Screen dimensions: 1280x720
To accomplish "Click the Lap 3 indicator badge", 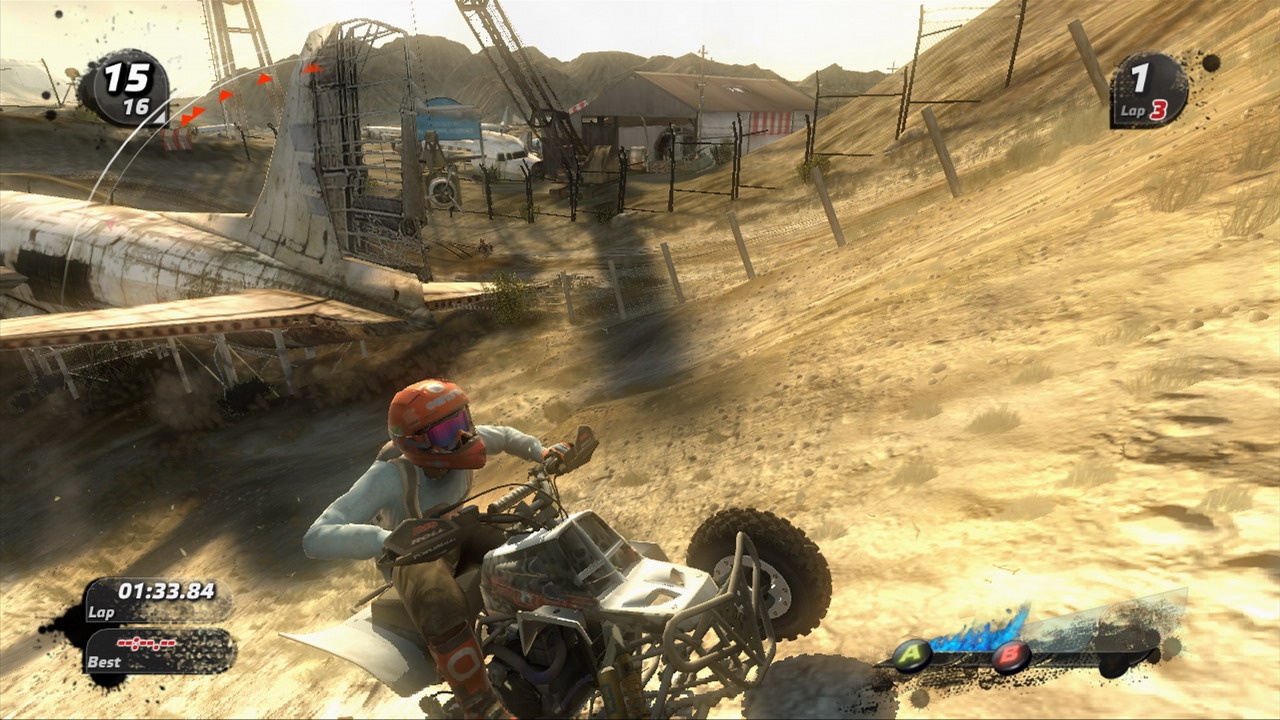I will tap(1145, 109).
